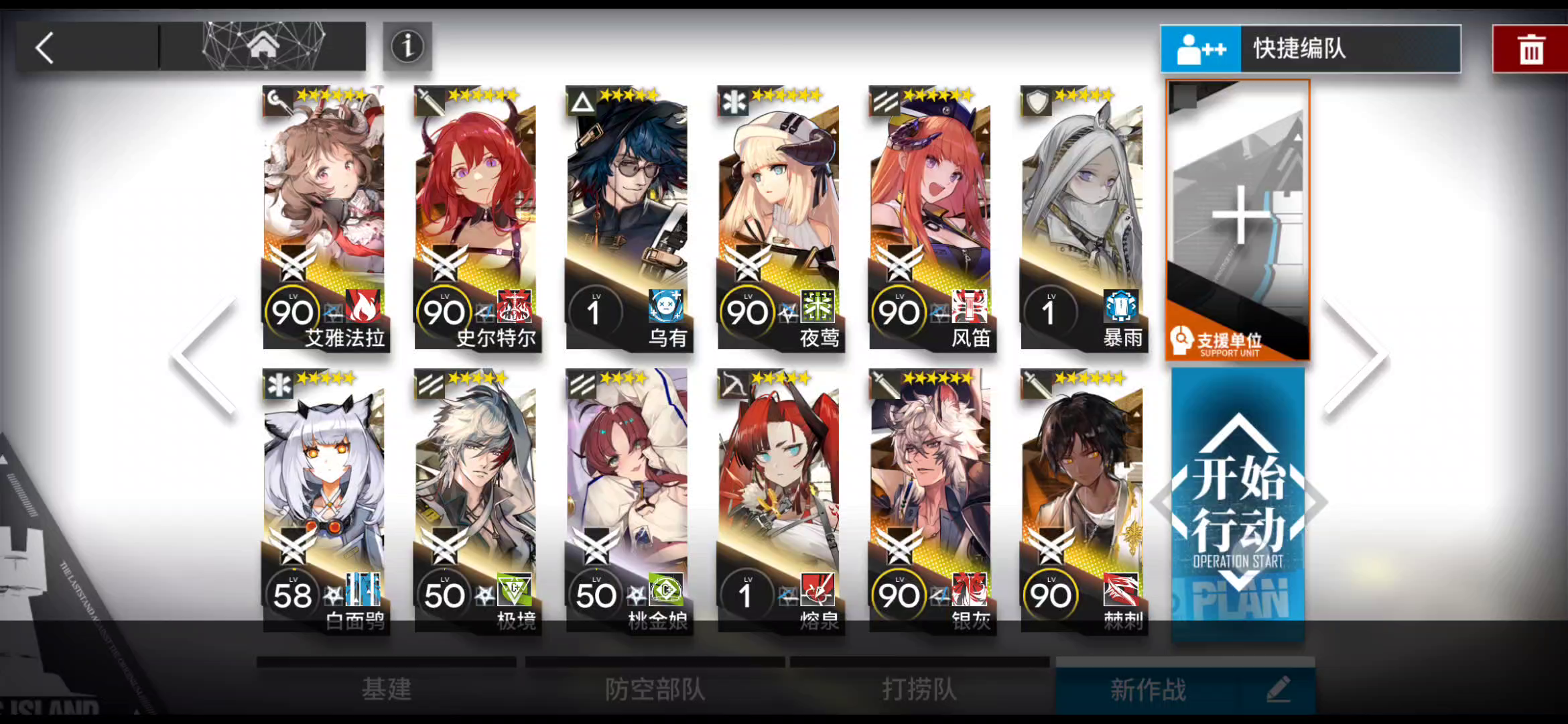The height and width of the screenshot is (724, 1568).
Task: Select operator 艾雅法拉 card
Action: click(x=325, y=218)
